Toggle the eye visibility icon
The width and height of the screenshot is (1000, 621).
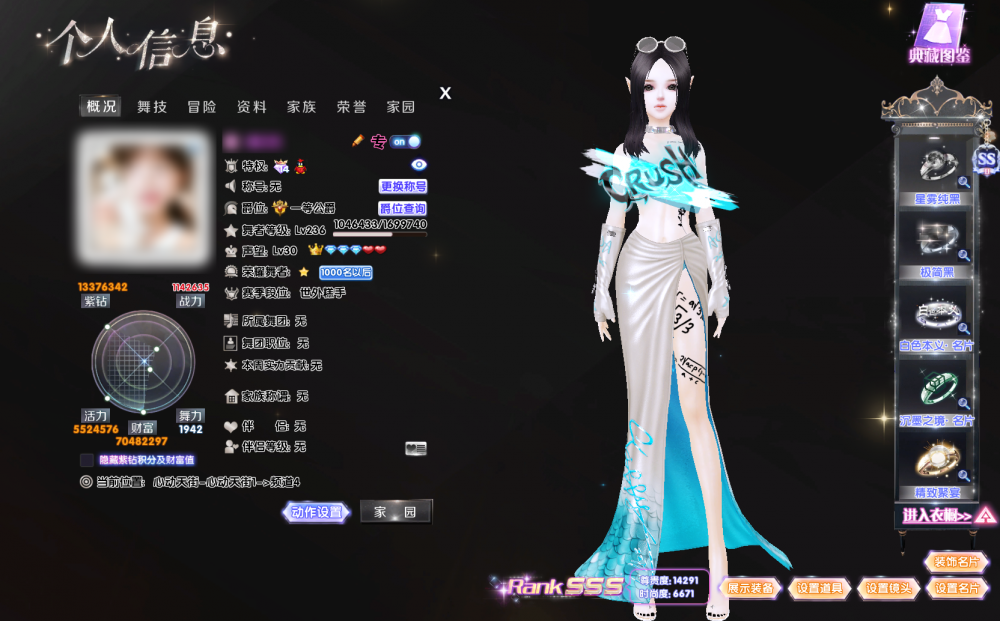pos(419,164)
